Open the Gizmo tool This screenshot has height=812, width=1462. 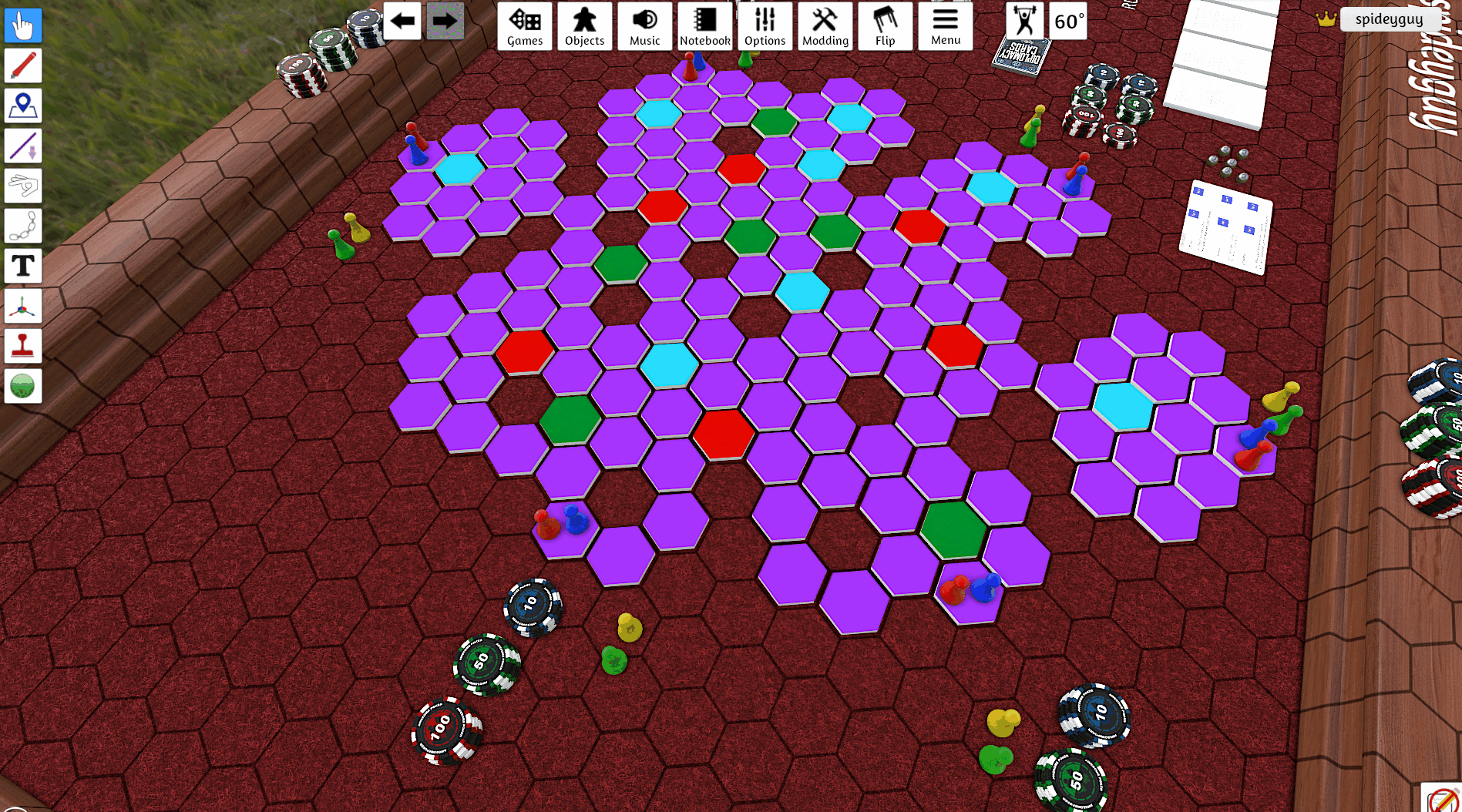(x=22, y=306)
